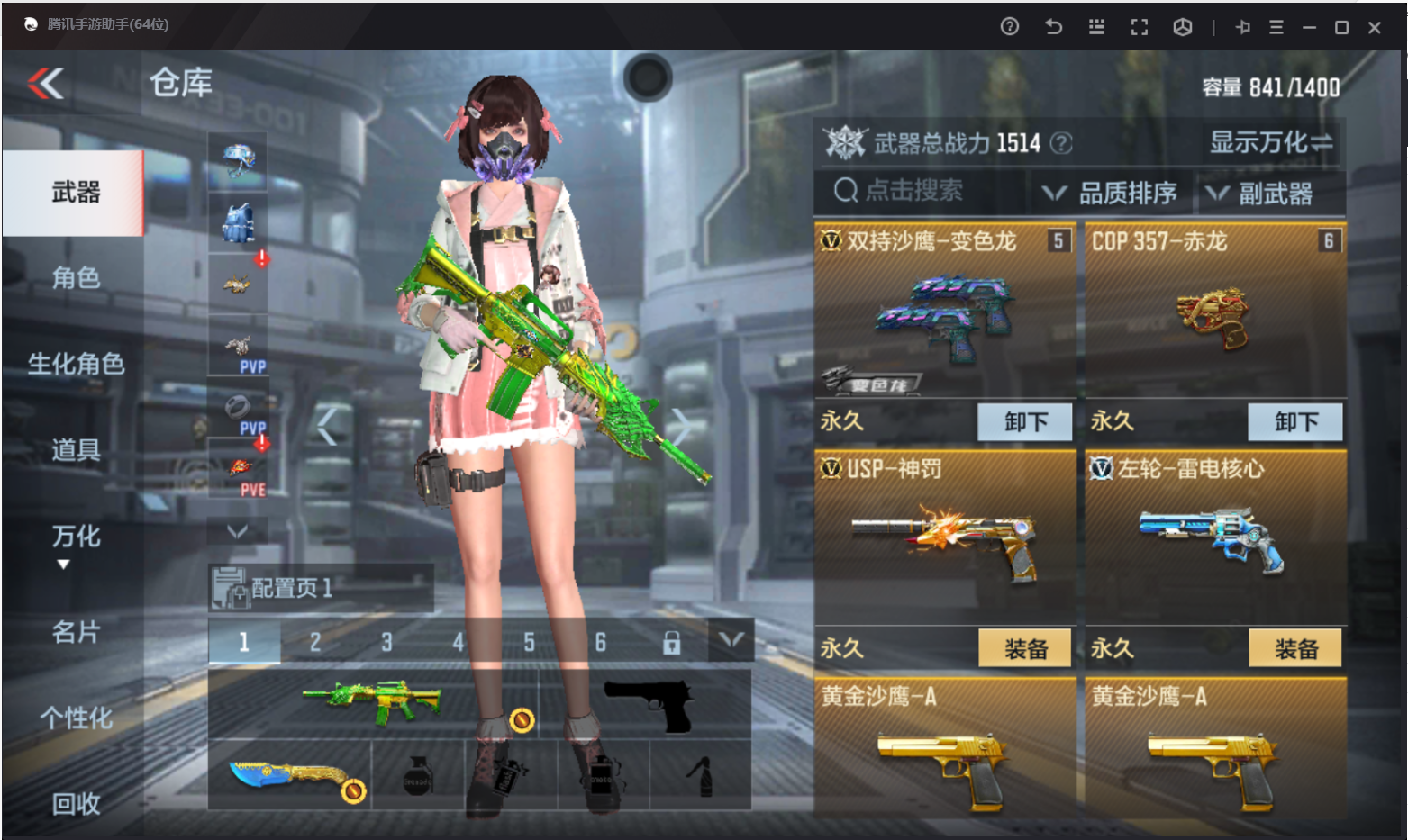Open the 副武器 weapon type dropdown

pyautogui.click(x=1259, y=193)
